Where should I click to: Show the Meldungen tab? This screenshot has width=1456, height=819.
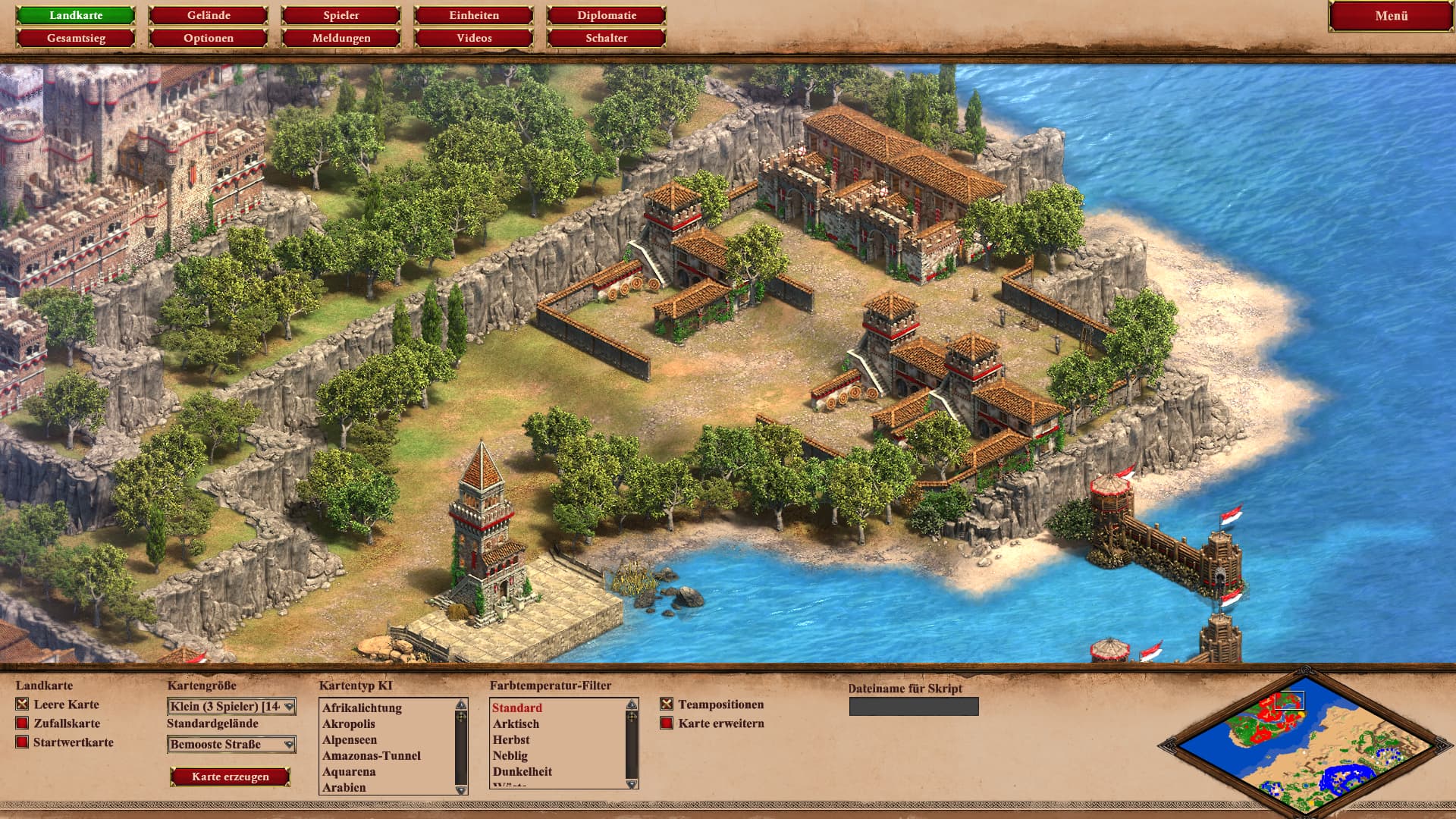click(x=341, y=38)
